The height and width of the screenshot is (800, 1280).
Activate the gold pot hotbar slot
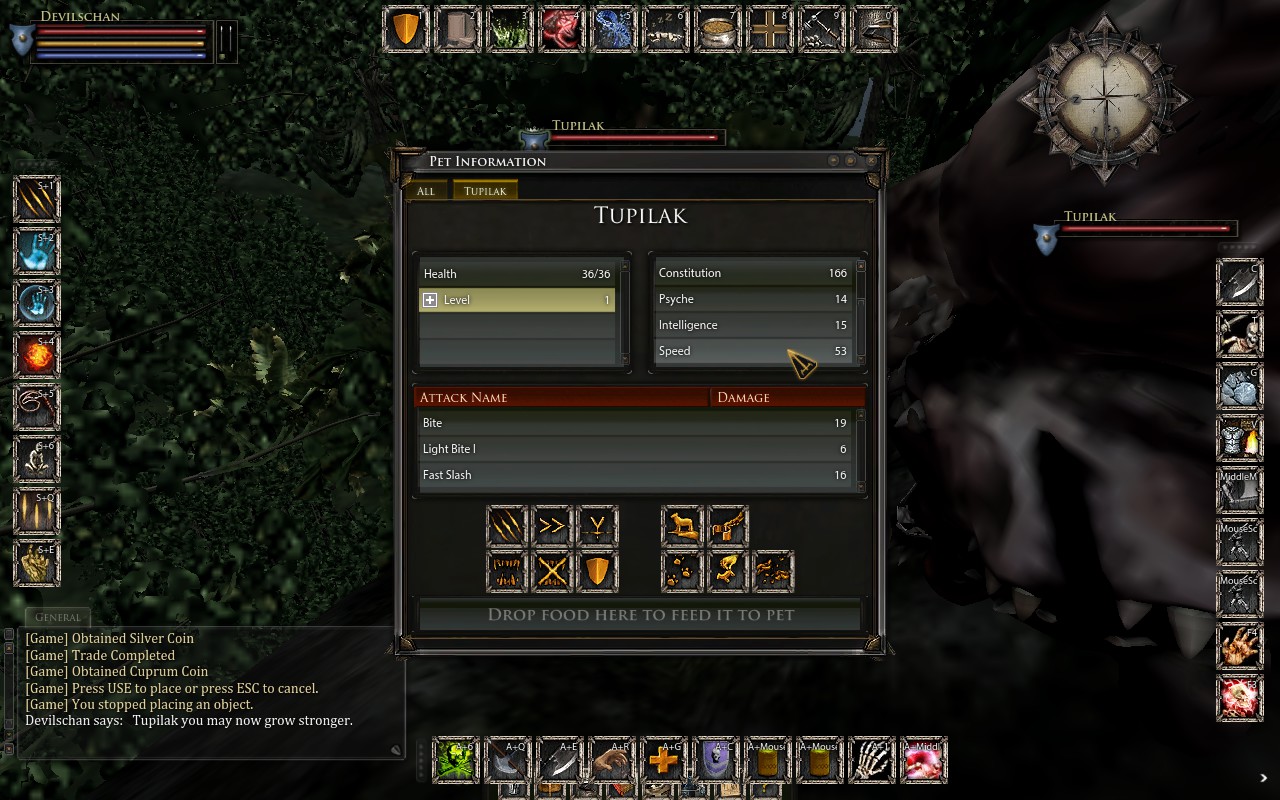(716, 30)
